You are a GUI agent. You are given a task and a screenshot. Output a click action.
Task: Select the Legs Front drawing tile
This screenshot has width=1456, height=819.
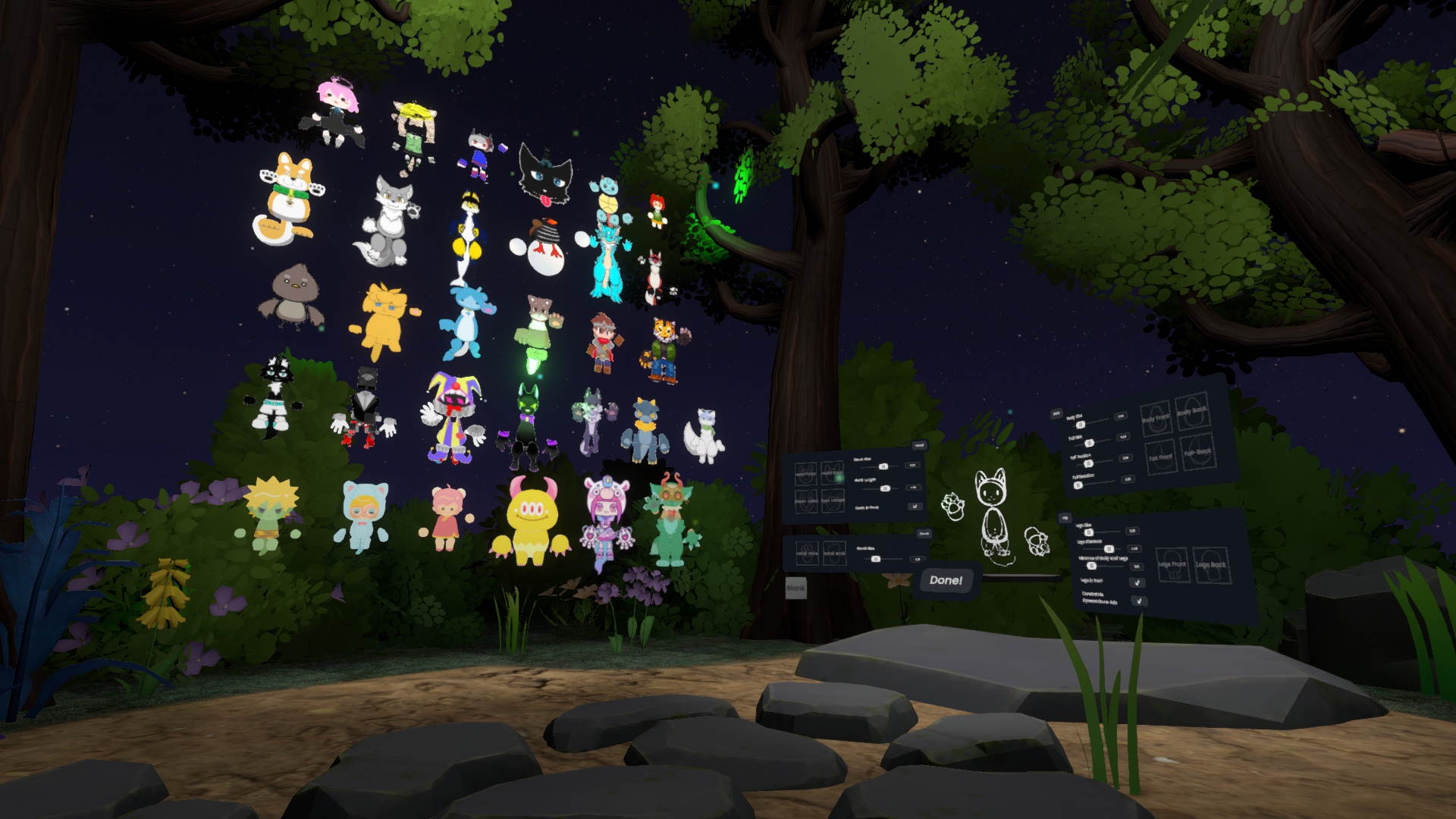pyautogui.click(x=1172, y=564)
